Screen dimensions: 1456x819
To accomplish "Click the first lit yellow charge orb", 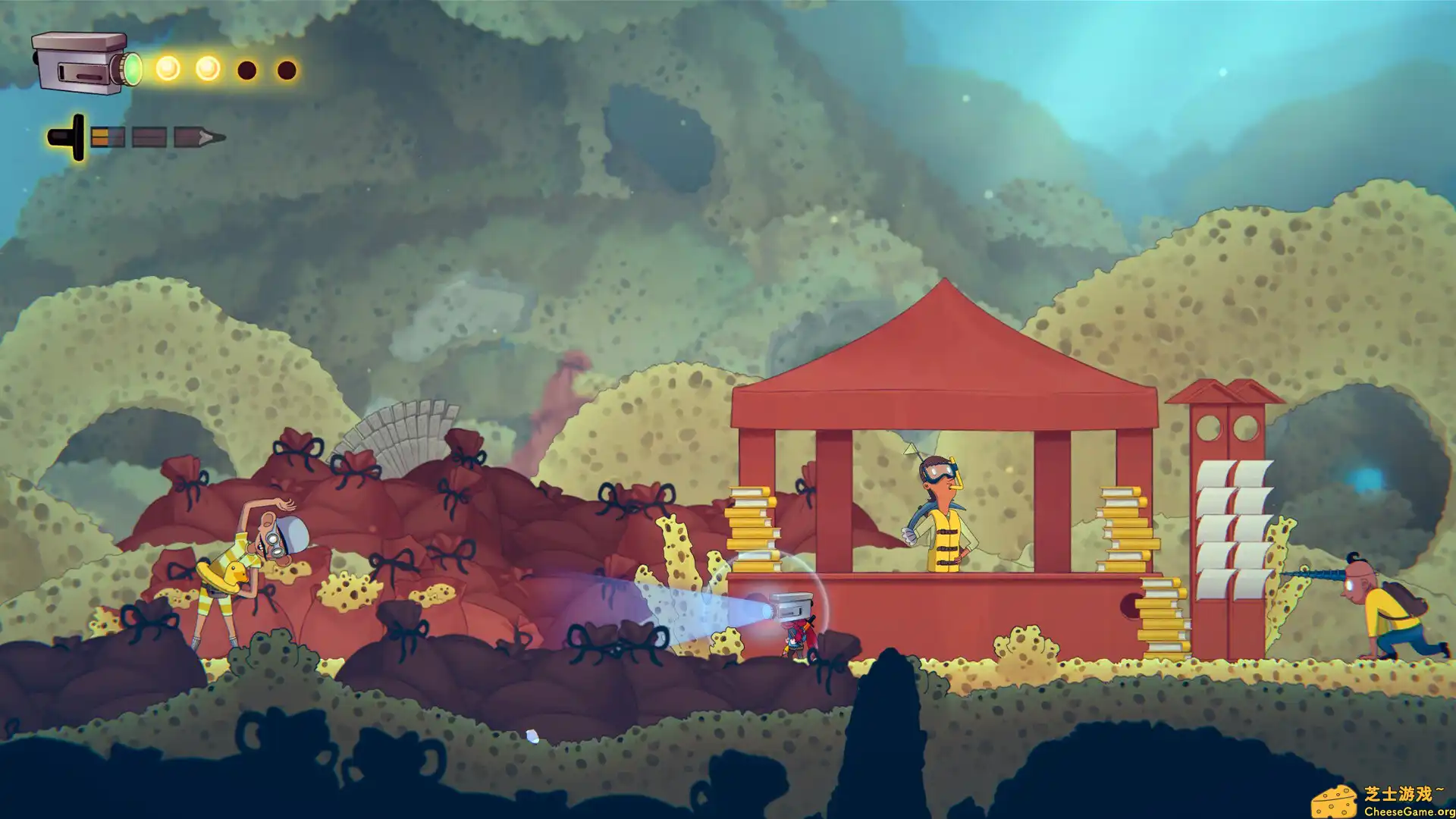I will point(168,67).
